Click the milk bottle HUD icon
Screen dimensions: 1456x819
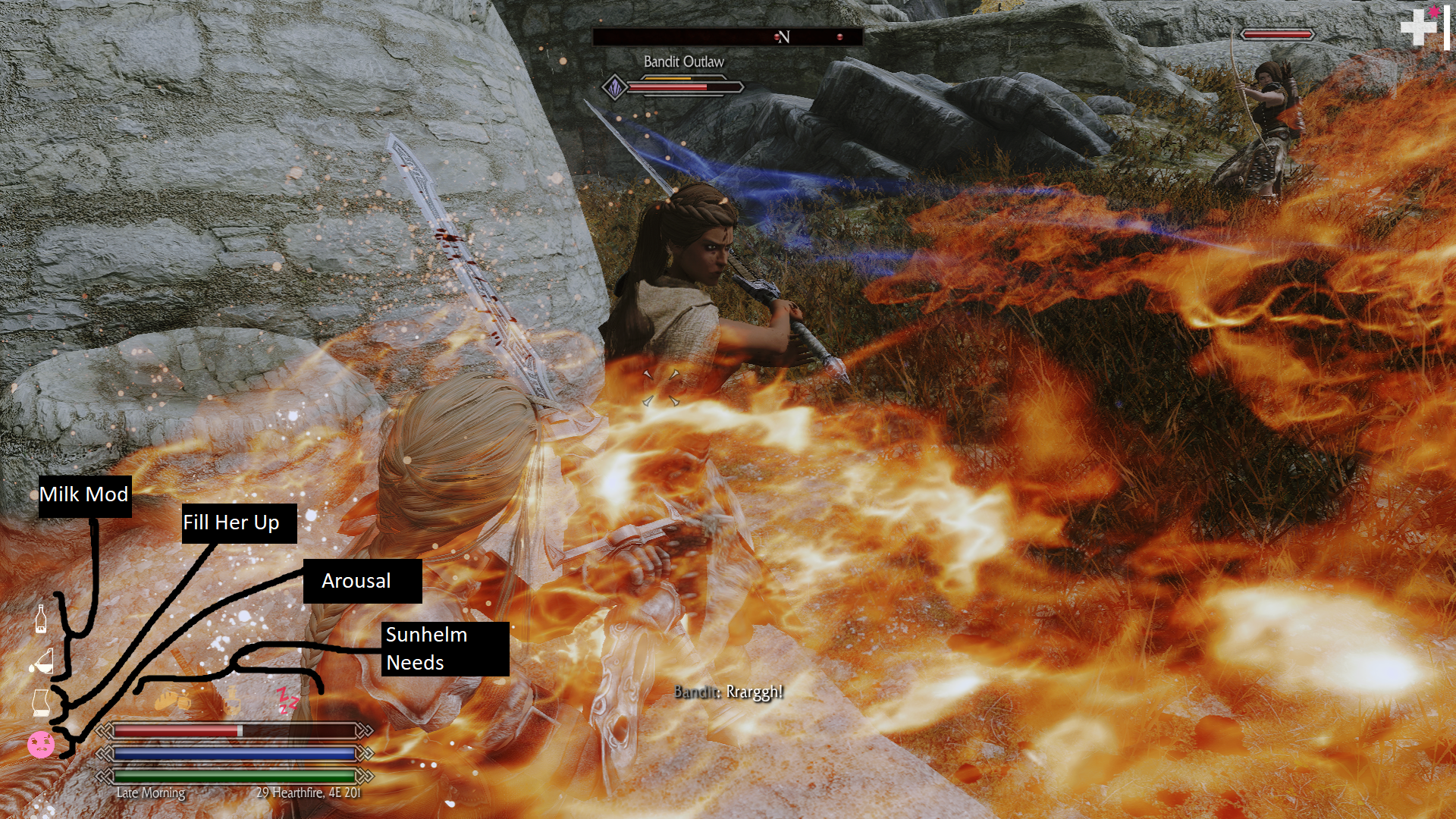click(x=41, y=619)
